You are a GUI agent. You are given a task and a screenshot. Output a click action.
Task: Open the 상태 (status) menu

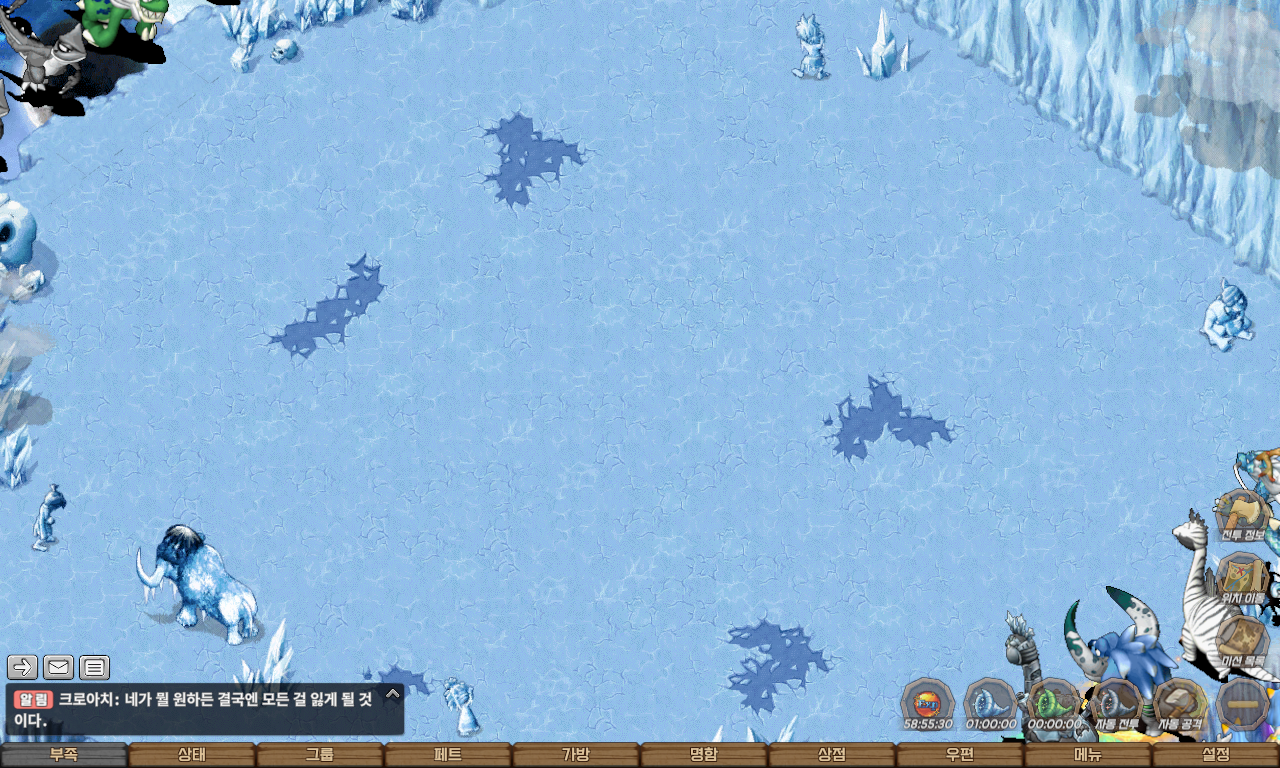pos(192,755)
